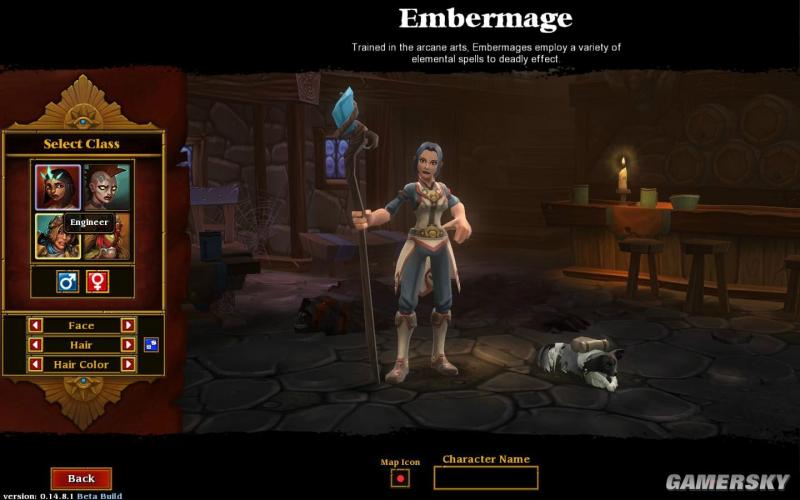Go to next Hair Color option
800x500 pixels.
tap(128, 365)
